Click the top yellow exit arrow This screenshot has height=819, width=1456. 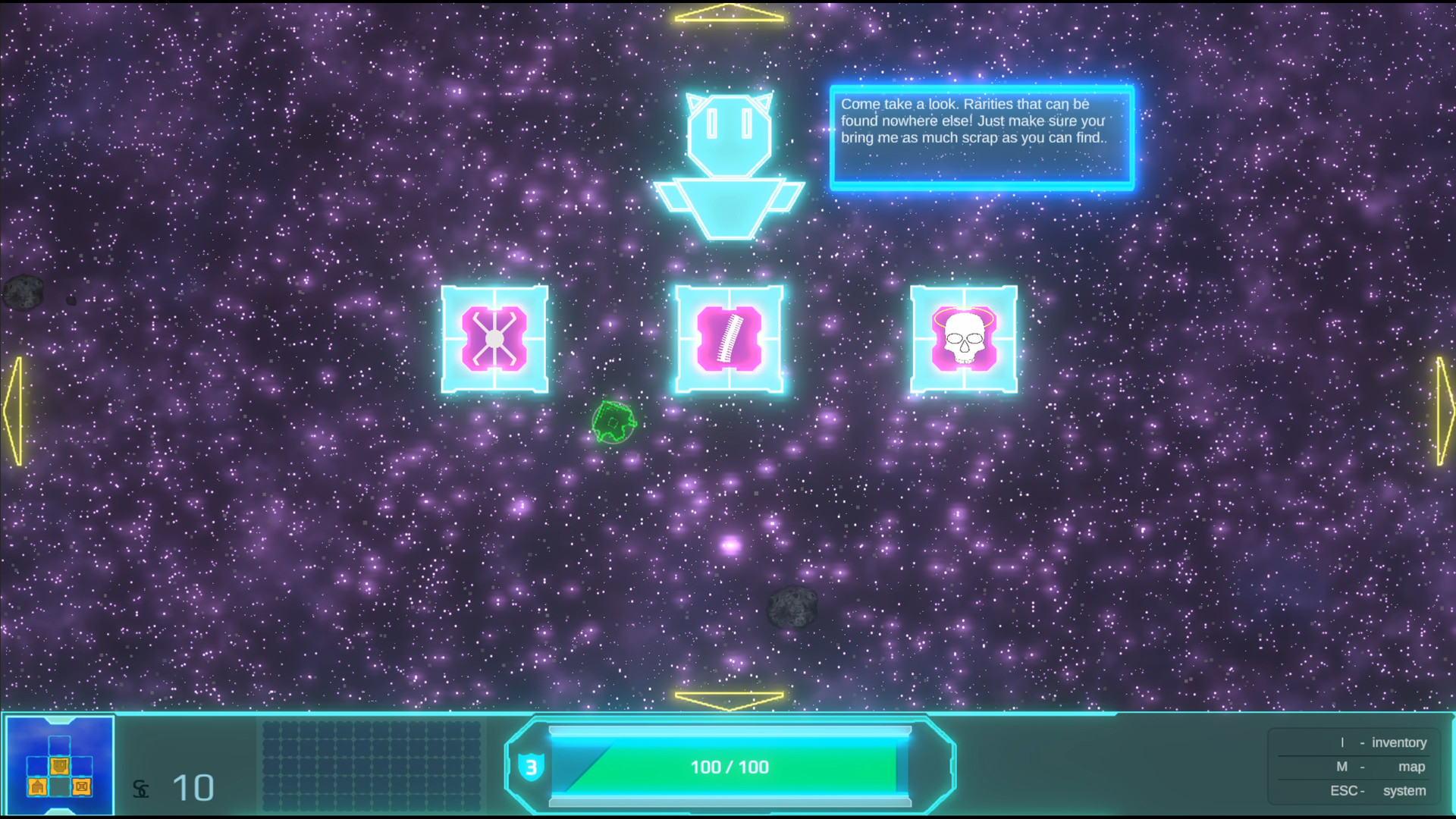[729, 11]
